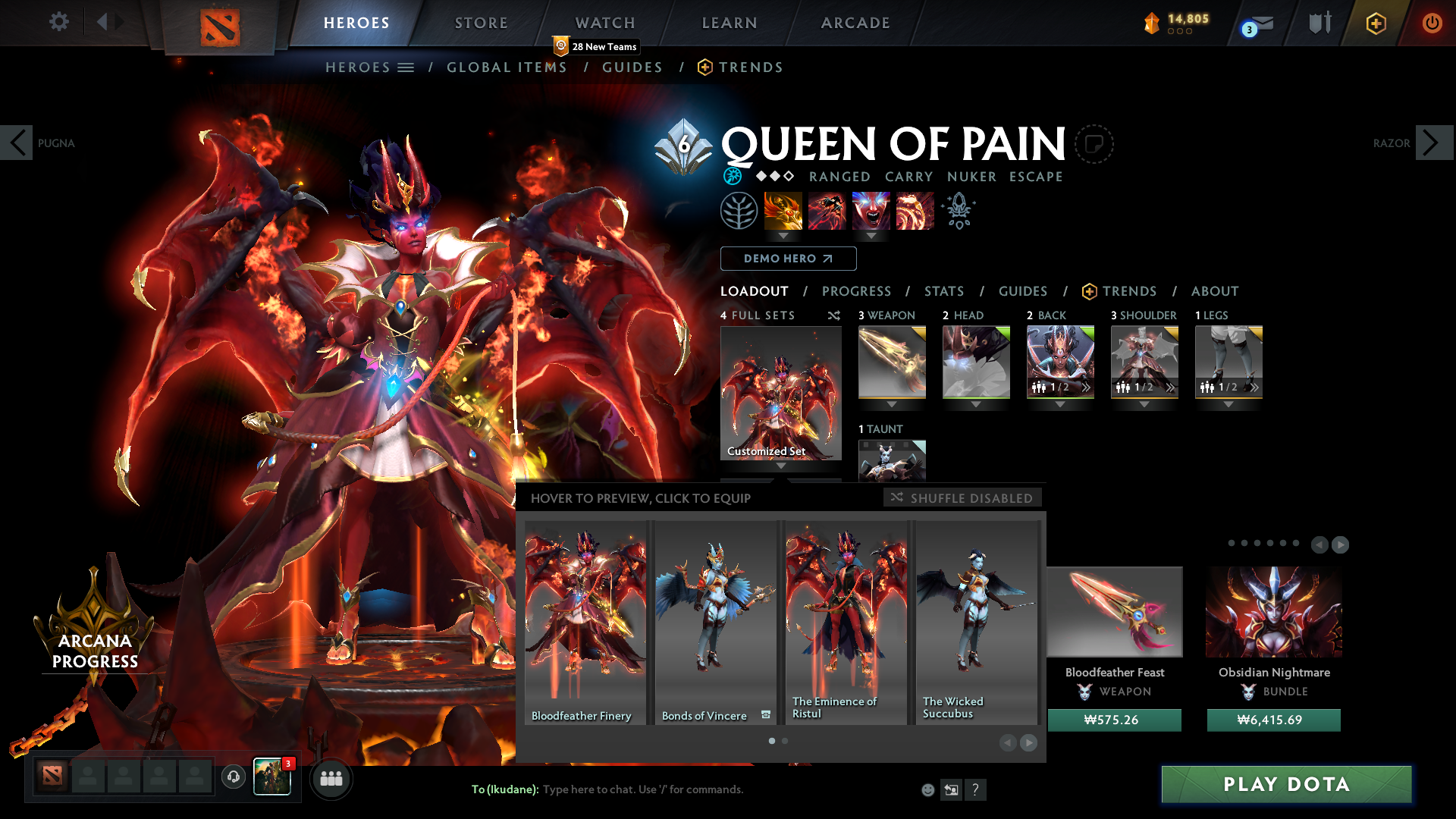1456x819 pixels.
Task: Open the Head slot dropdown arrow
Action: coord(976,405)
